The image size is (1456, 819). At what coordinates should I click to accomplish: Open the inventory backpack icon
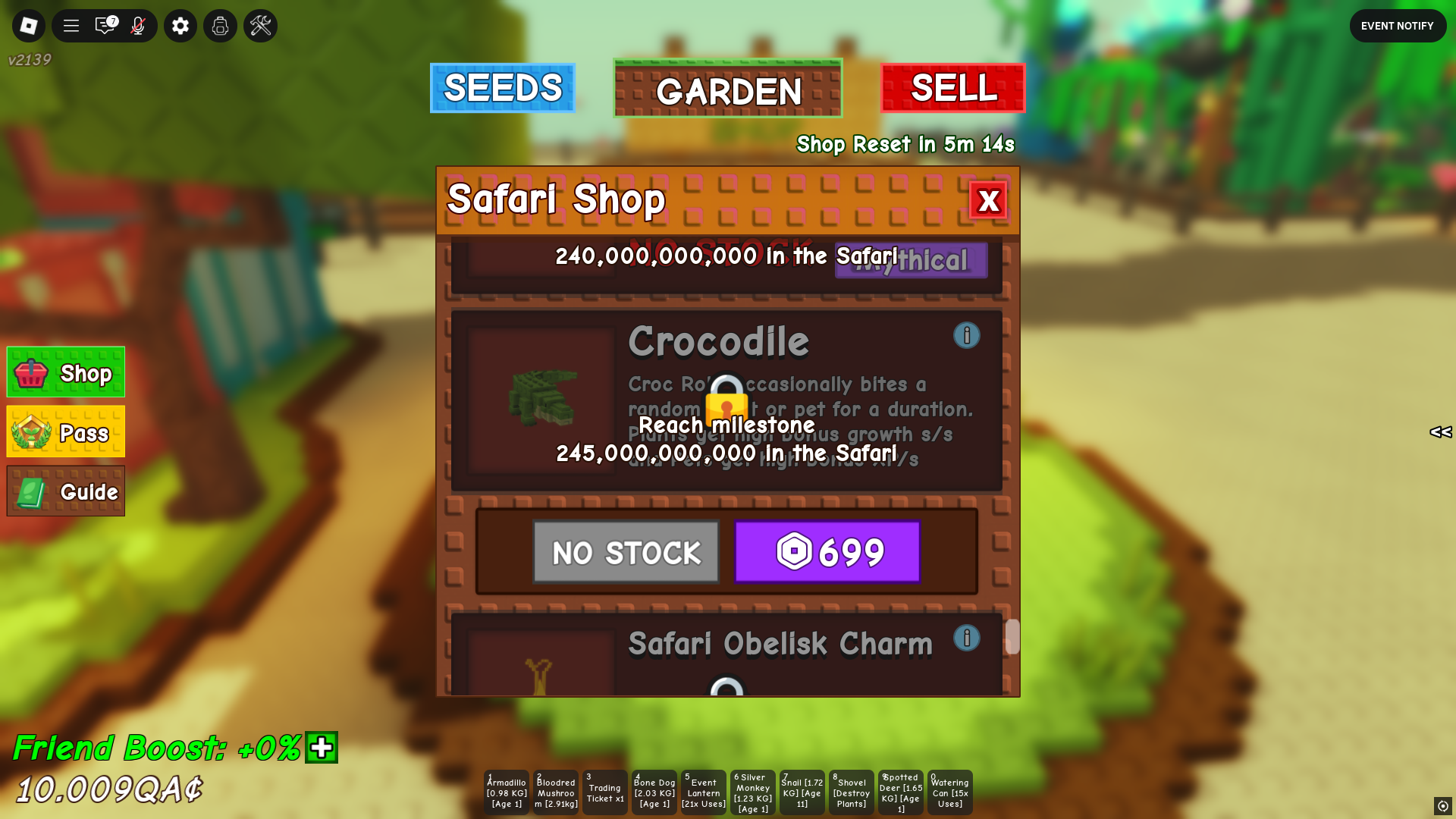[220, 25]
